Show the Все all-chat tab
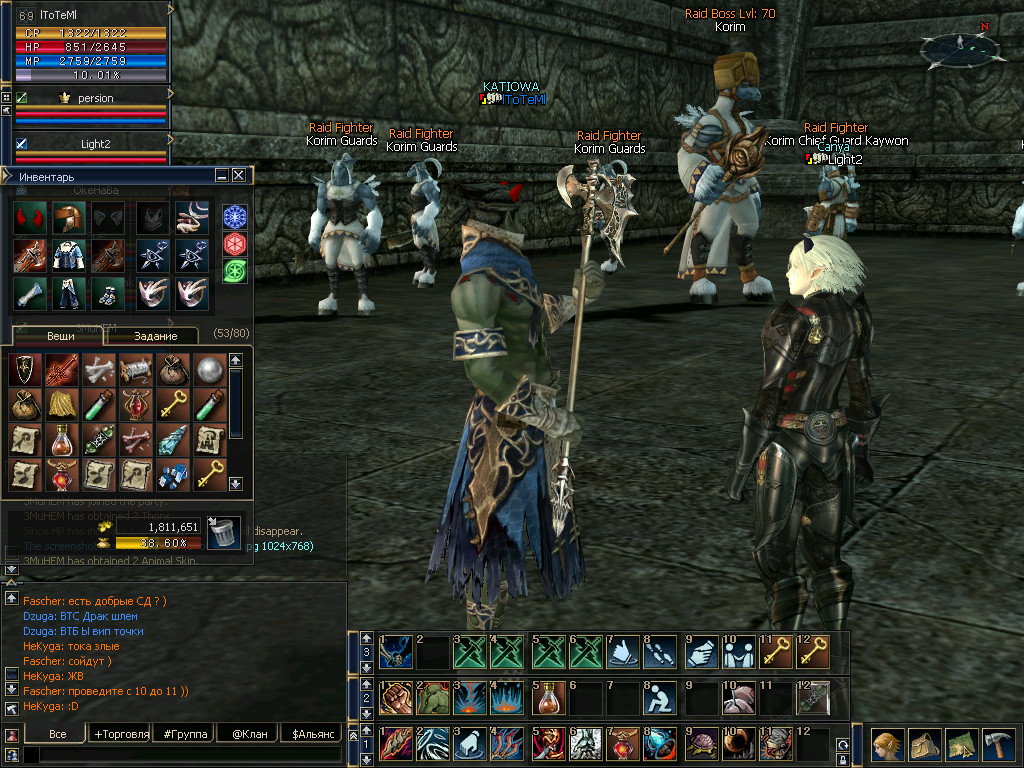 [58, 734]
